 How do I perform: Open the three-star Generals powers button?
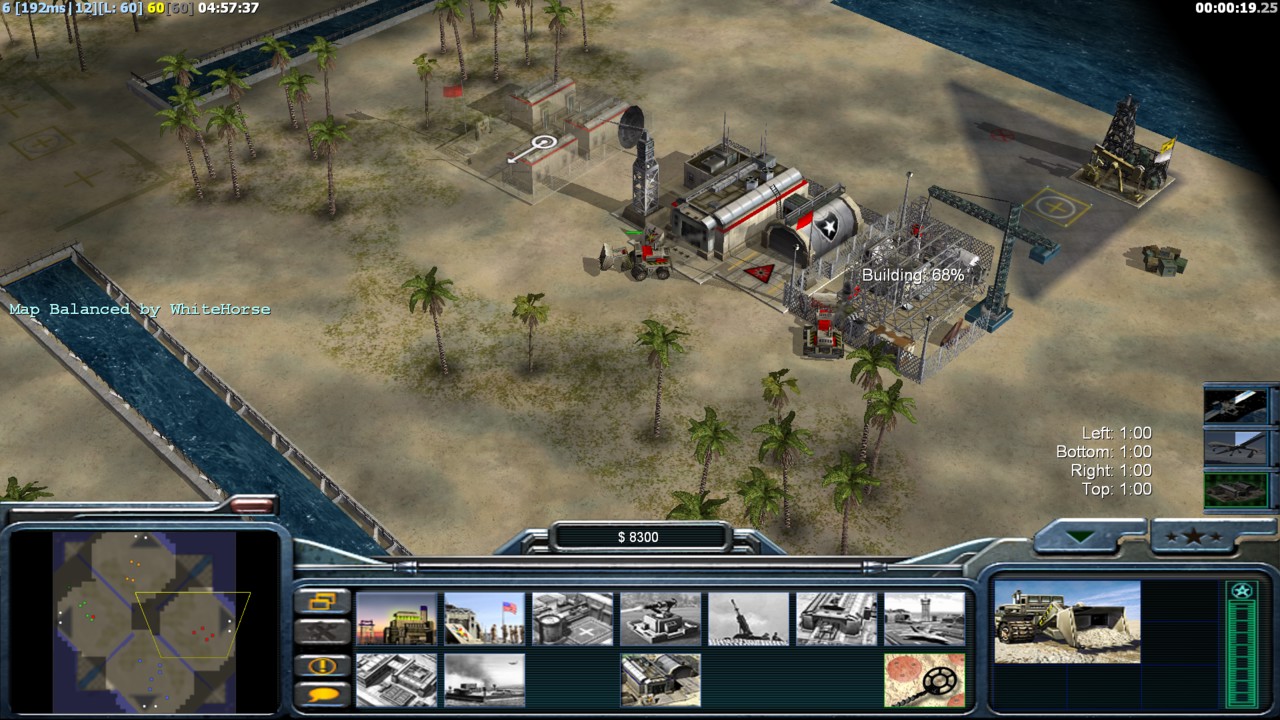pos(1200,537)
